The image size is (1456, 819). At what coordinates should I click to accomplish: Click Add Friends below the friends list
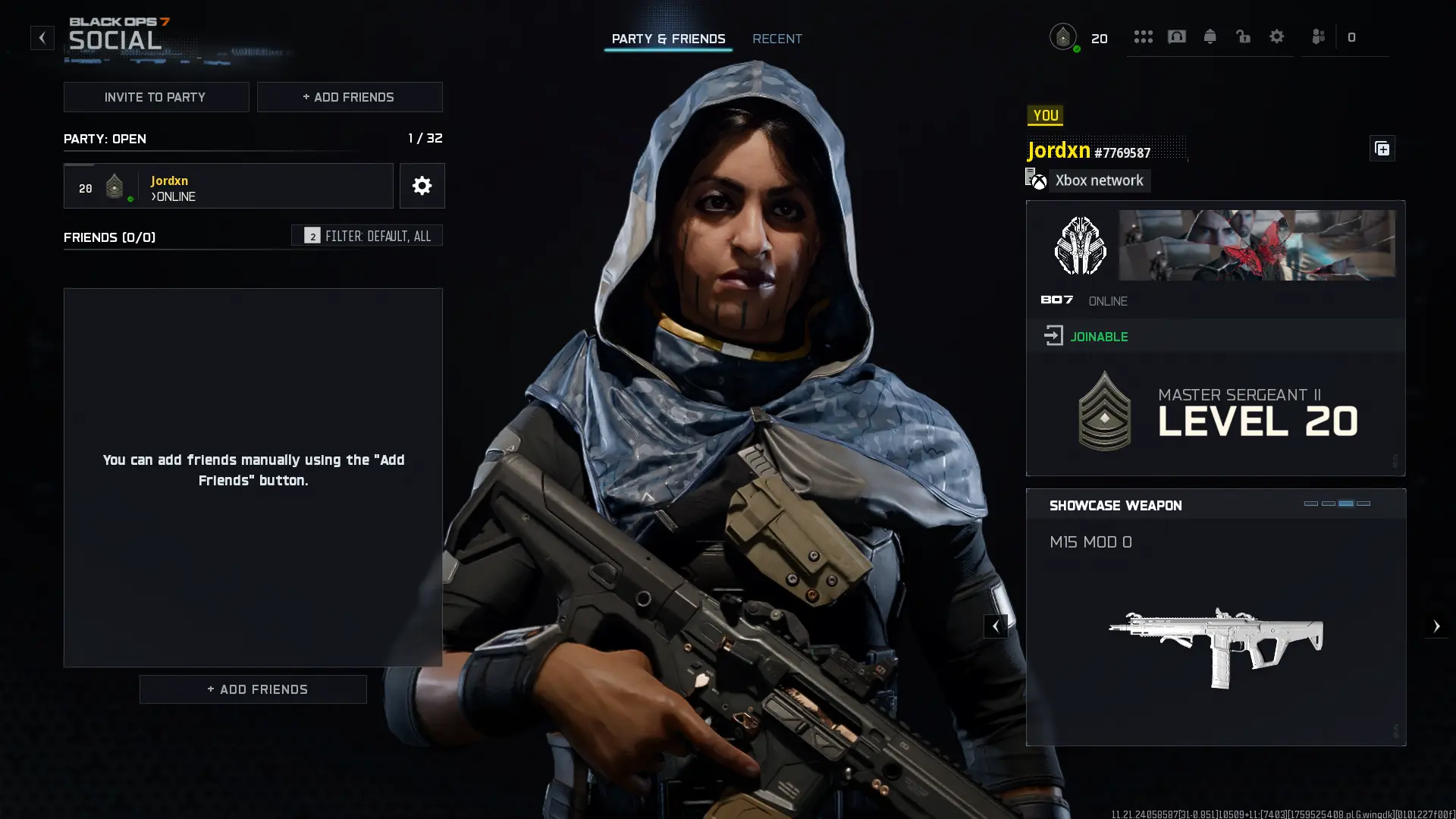point(253,689)
